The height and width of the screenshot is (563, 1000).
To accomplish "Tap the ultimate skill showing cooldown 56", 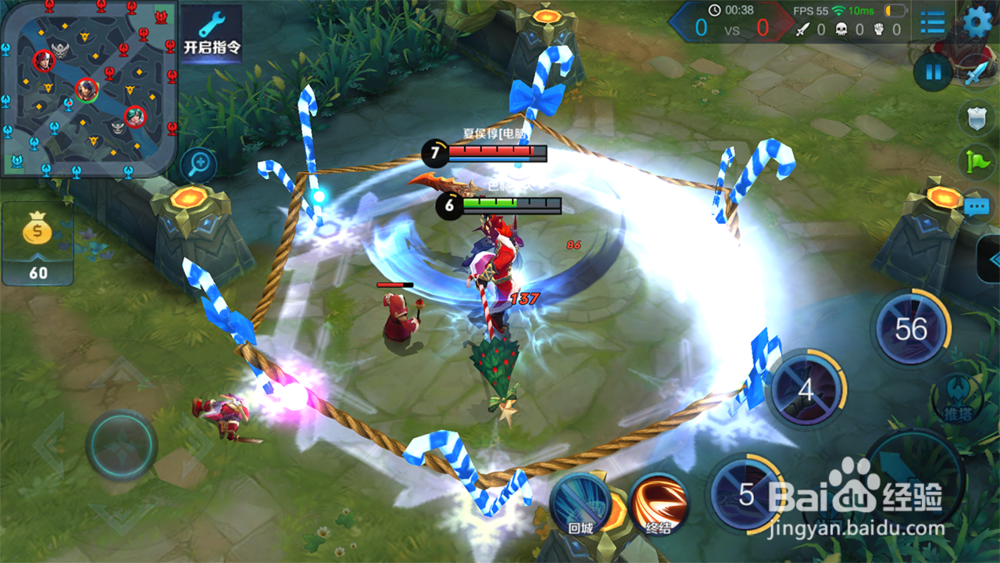I will 910,328.
